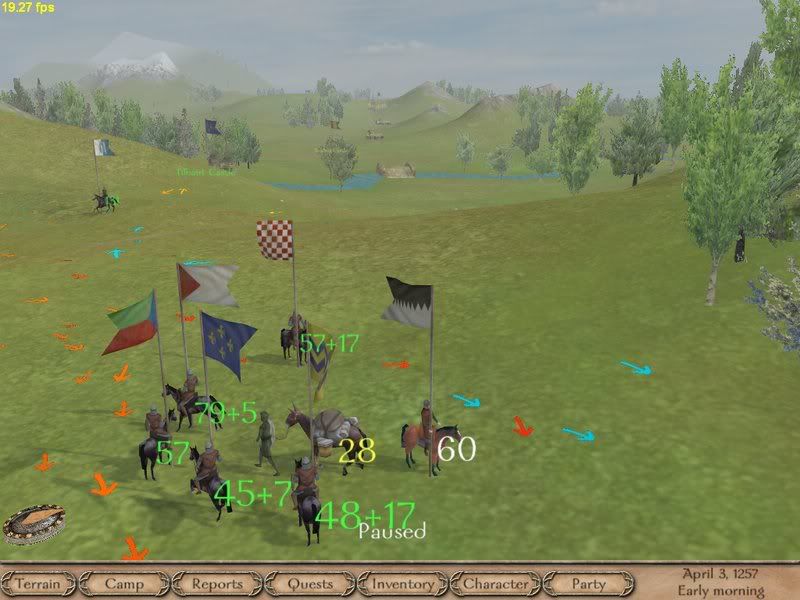Open the Inventory screen

(x=403, y=584)
